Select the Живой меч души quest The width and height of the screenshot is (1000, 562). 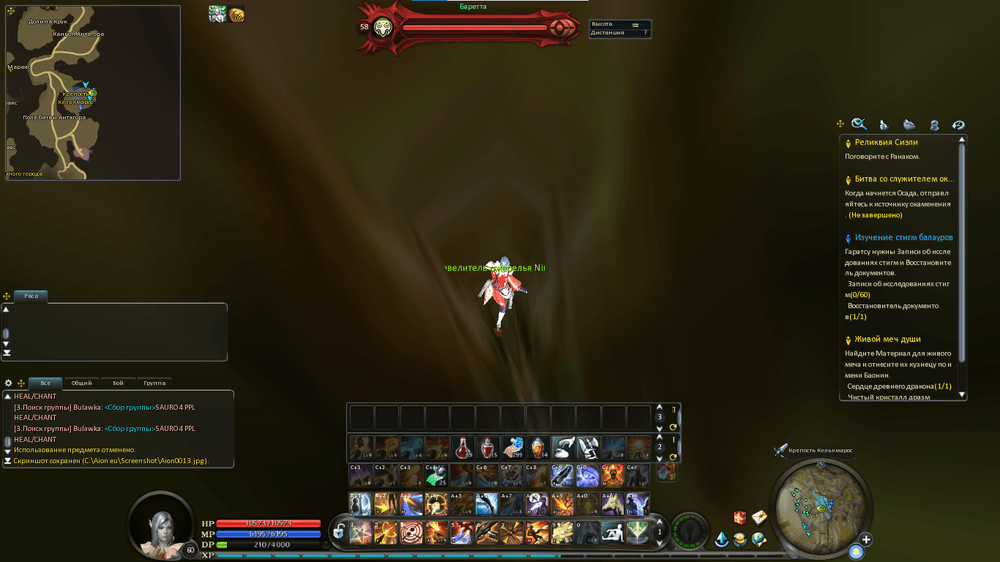(888, 339)
